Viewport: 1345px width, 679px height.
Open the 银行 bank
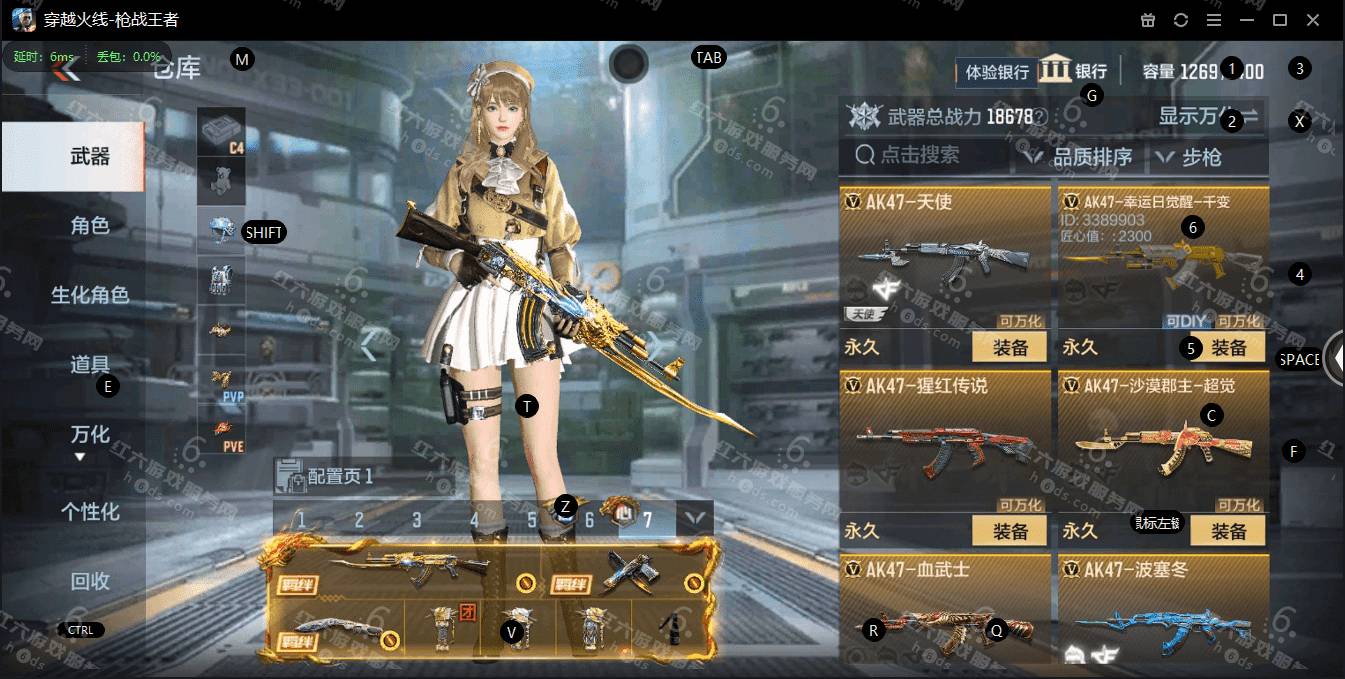[x=1074, y=71]
